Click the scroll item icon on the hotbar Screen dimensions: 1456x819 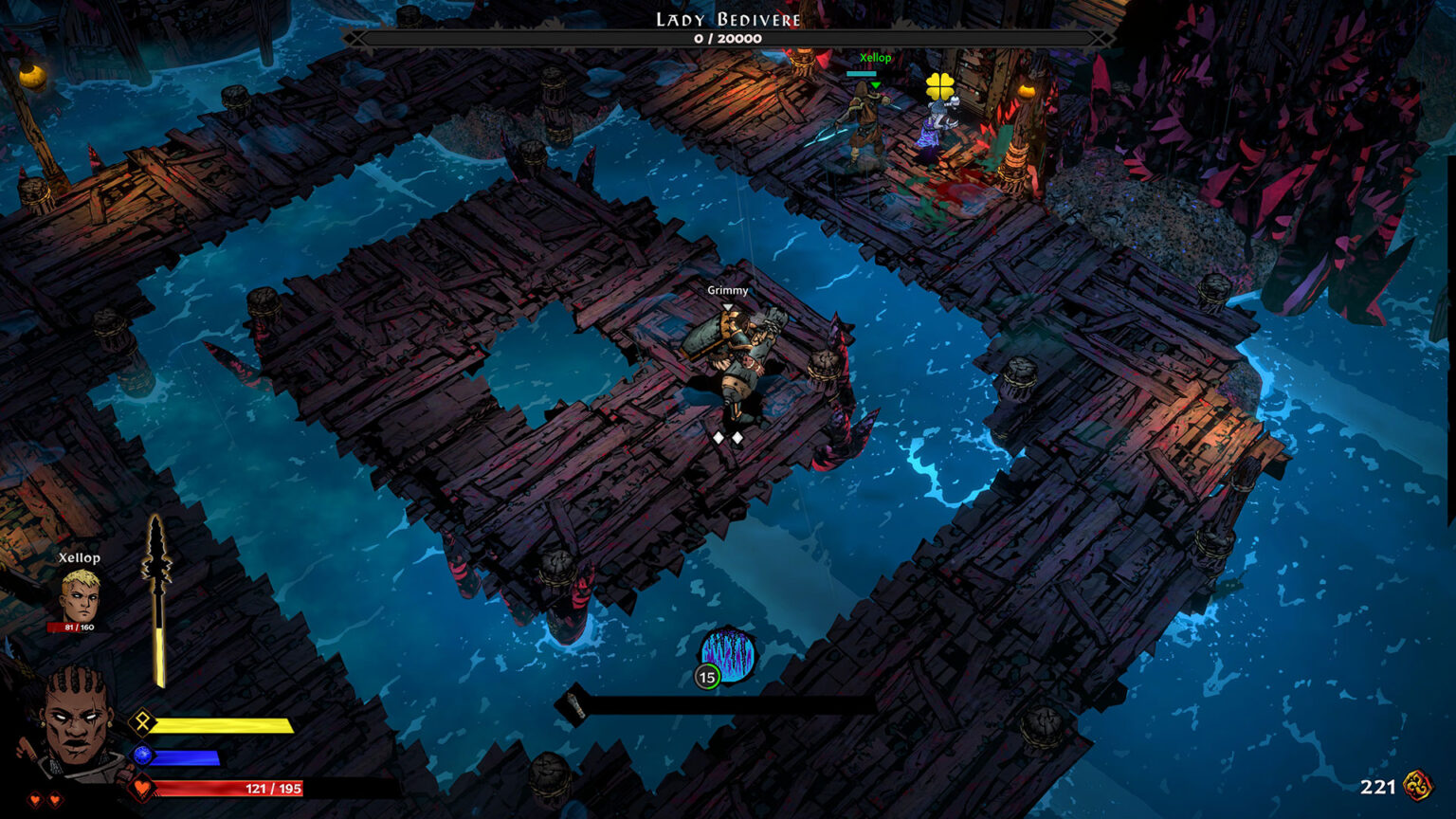tap(574, 703)
